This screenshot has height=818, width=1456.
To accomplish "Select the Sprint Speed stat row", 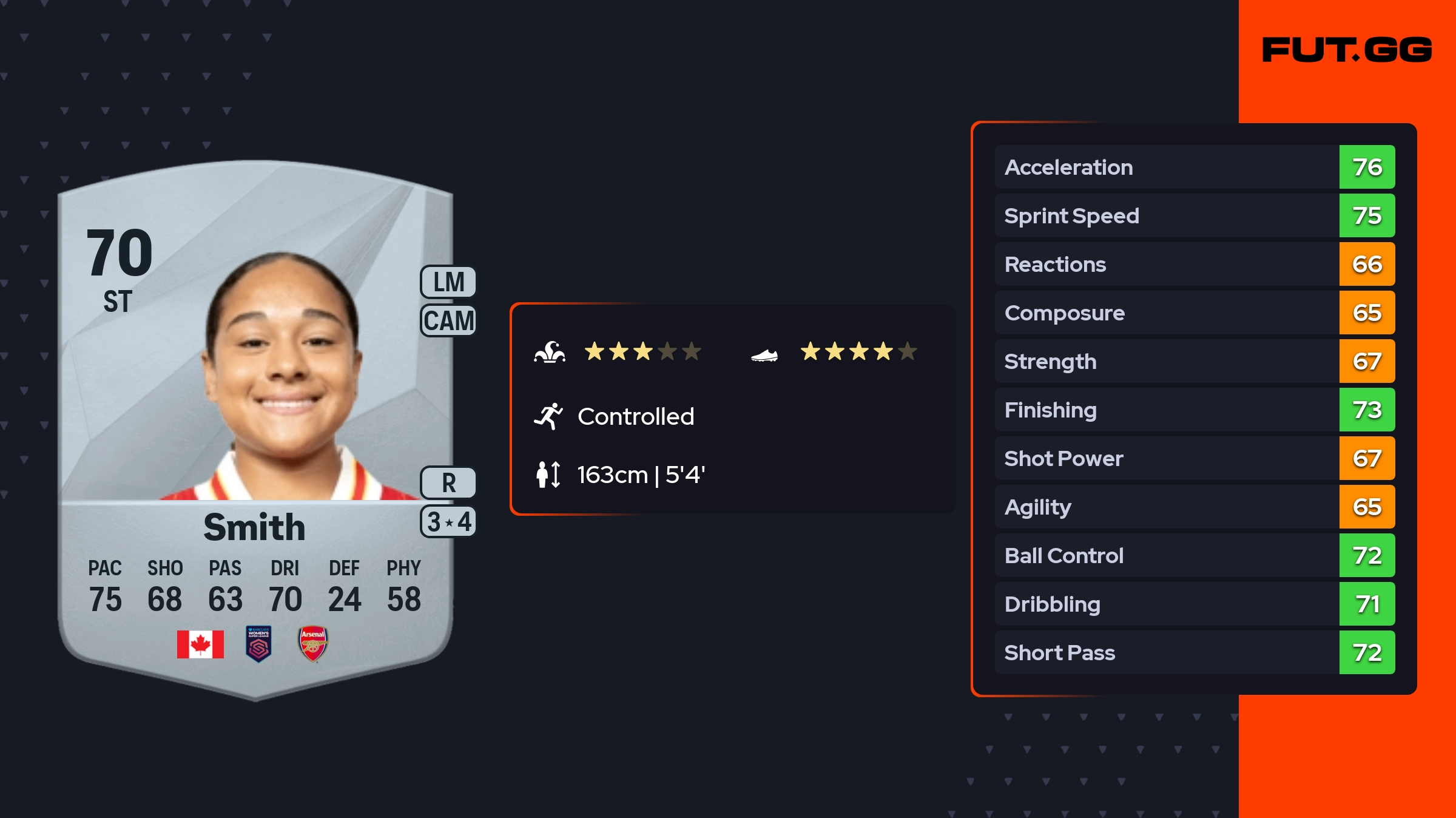I will click(1194, 215).
